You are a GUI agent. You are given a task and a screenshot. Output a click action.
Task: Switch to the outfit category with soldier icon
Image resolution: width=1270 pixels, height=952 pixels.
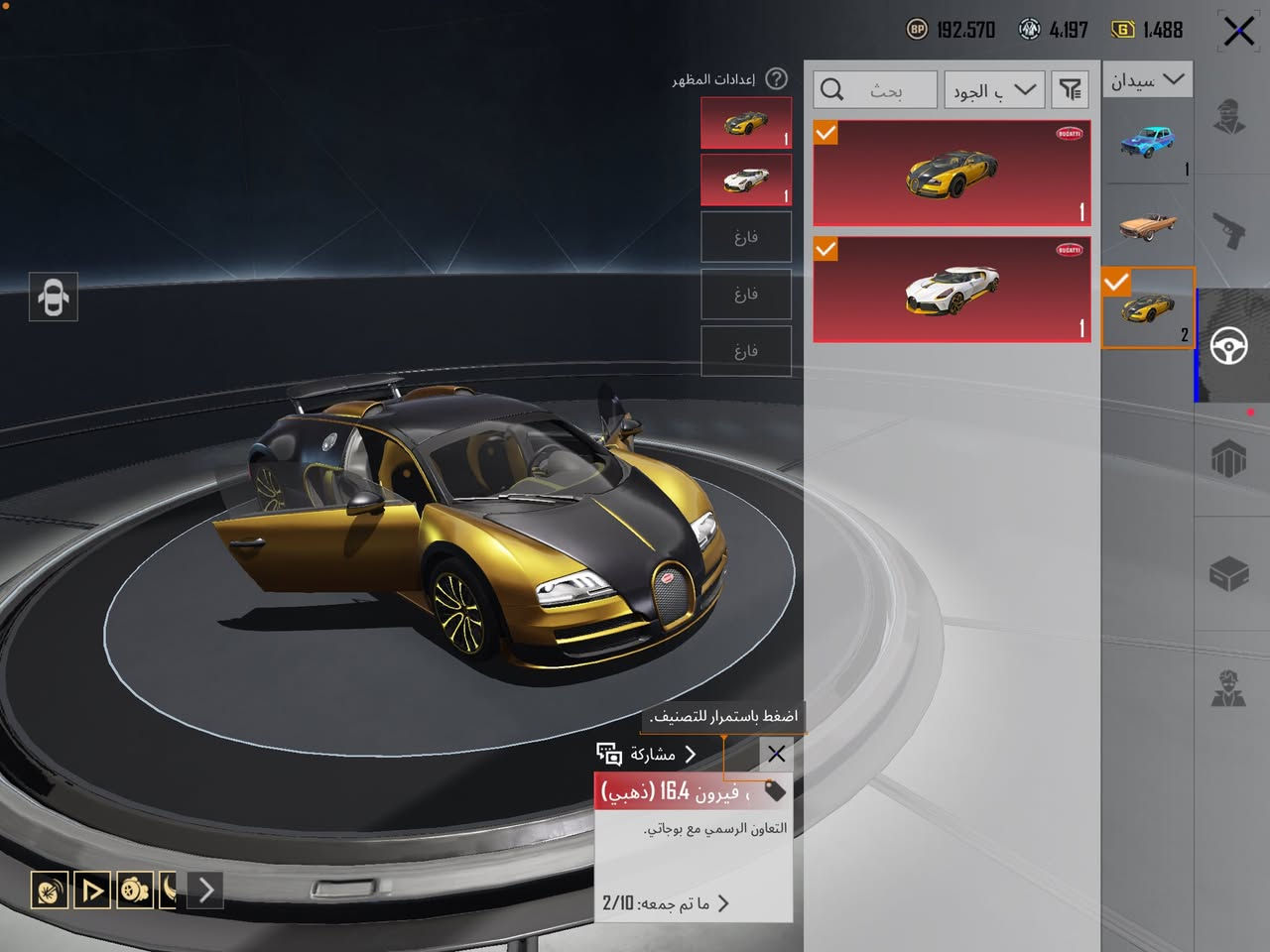point(1230,116)
